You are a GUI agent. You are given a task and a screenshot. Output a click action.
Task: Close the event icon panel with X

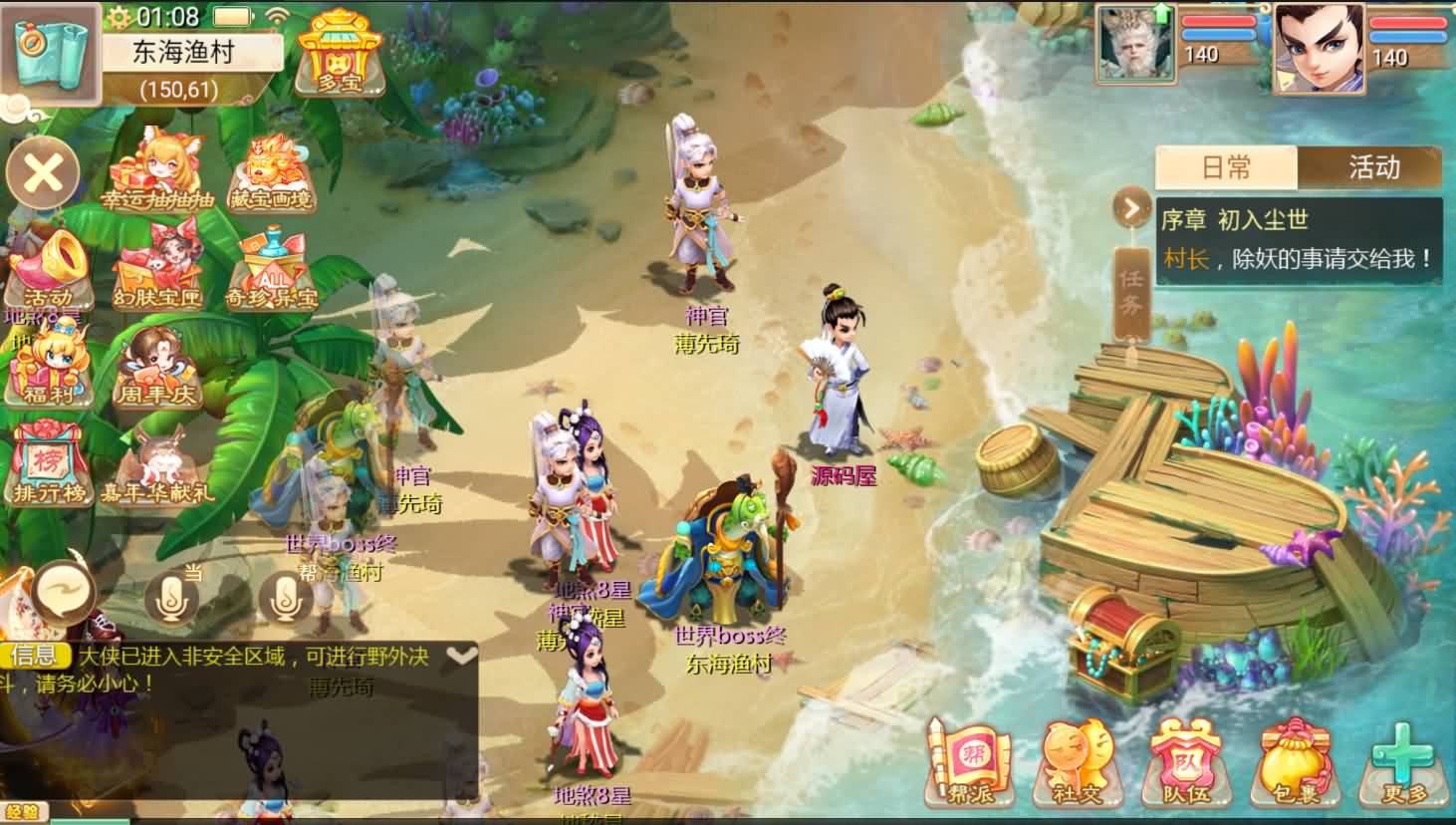[43, 173]
